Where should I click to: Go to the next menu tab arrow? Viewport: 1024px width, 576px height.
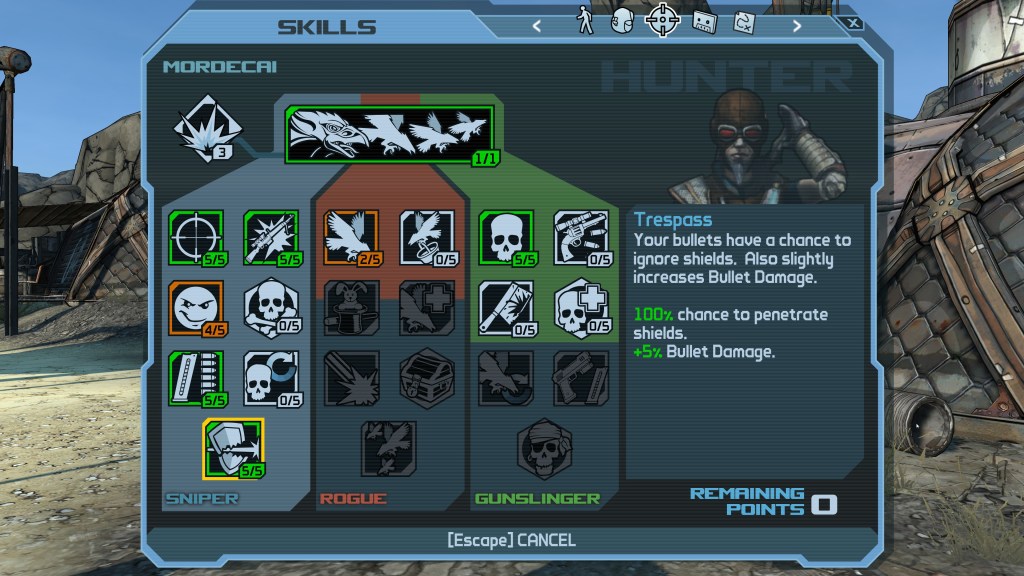tap(797, 26)
